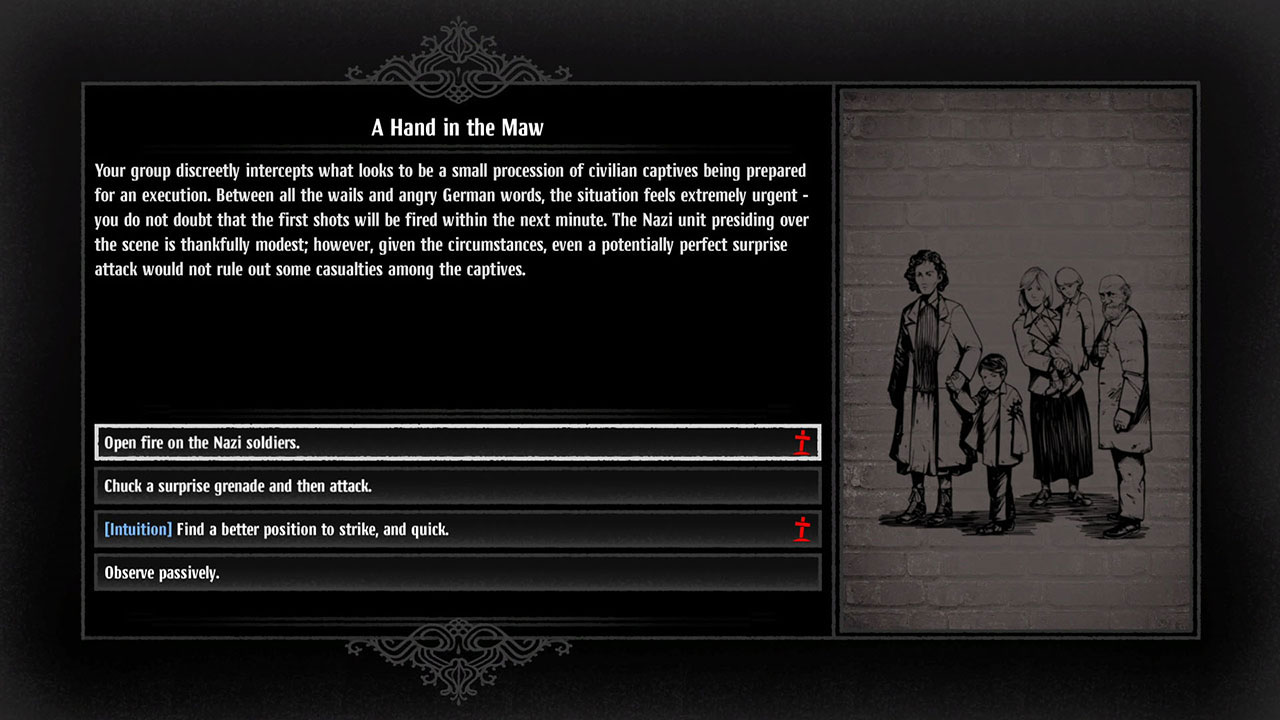Click the highlighted first choice option

point(457,442)
